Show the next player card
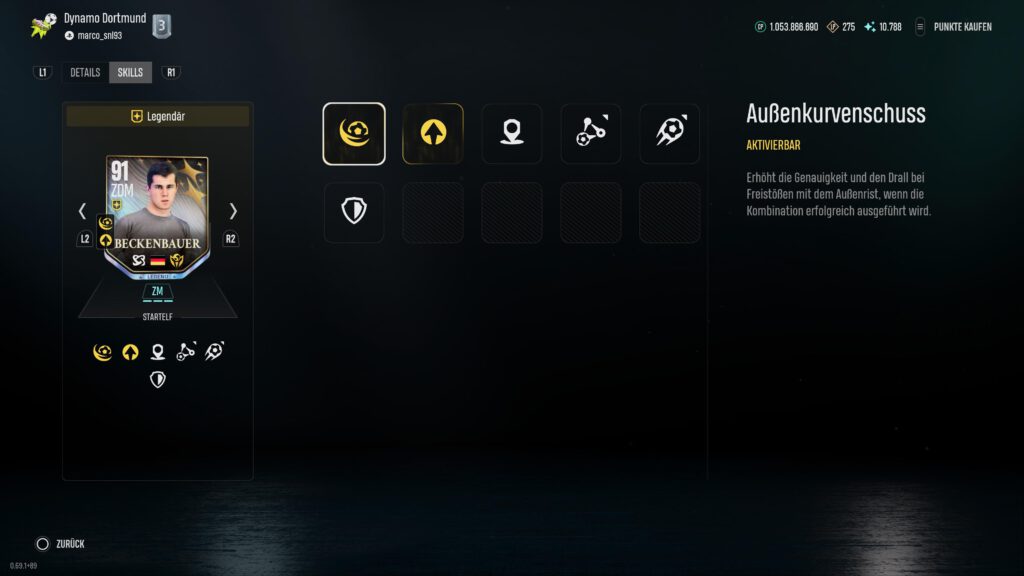 [233, 211]
